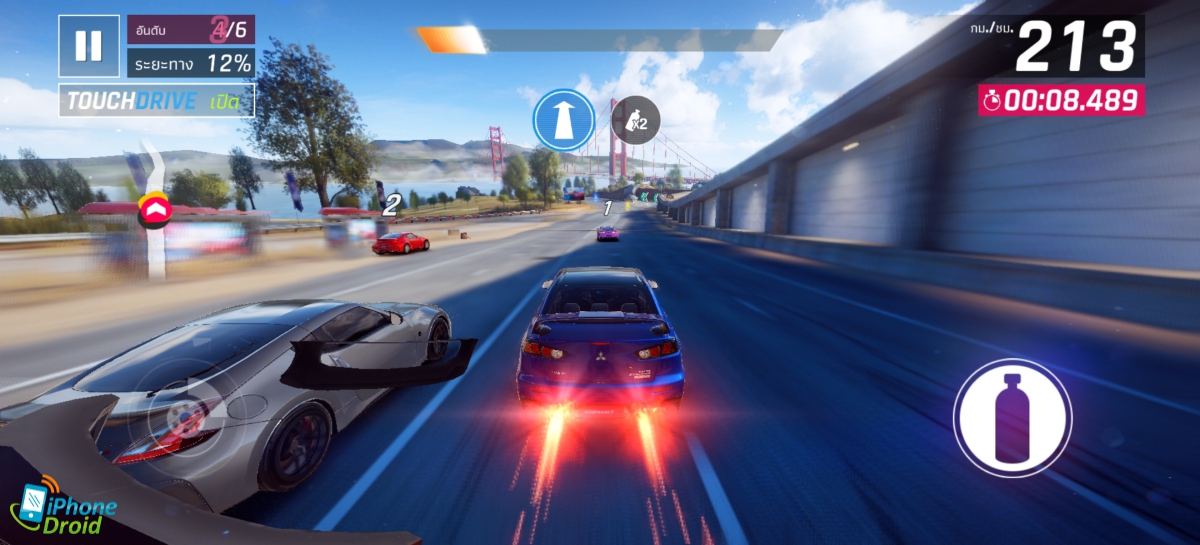Viewport: 1200px width, 545px height.
Task: Tap the drift brake control
Action: click(185, 411)
